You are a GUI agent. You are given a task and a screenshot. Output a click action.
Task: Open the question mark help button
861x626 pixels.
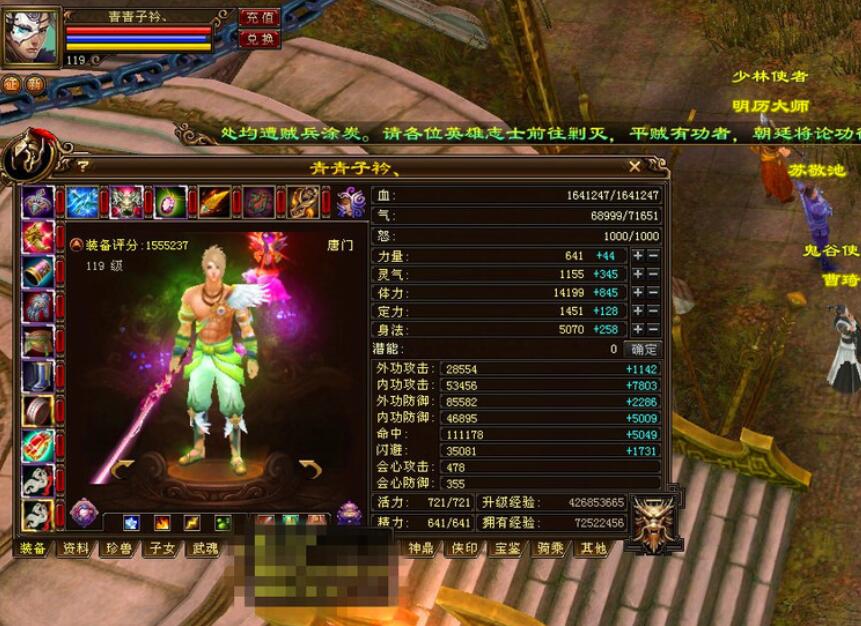pos(83,167)
